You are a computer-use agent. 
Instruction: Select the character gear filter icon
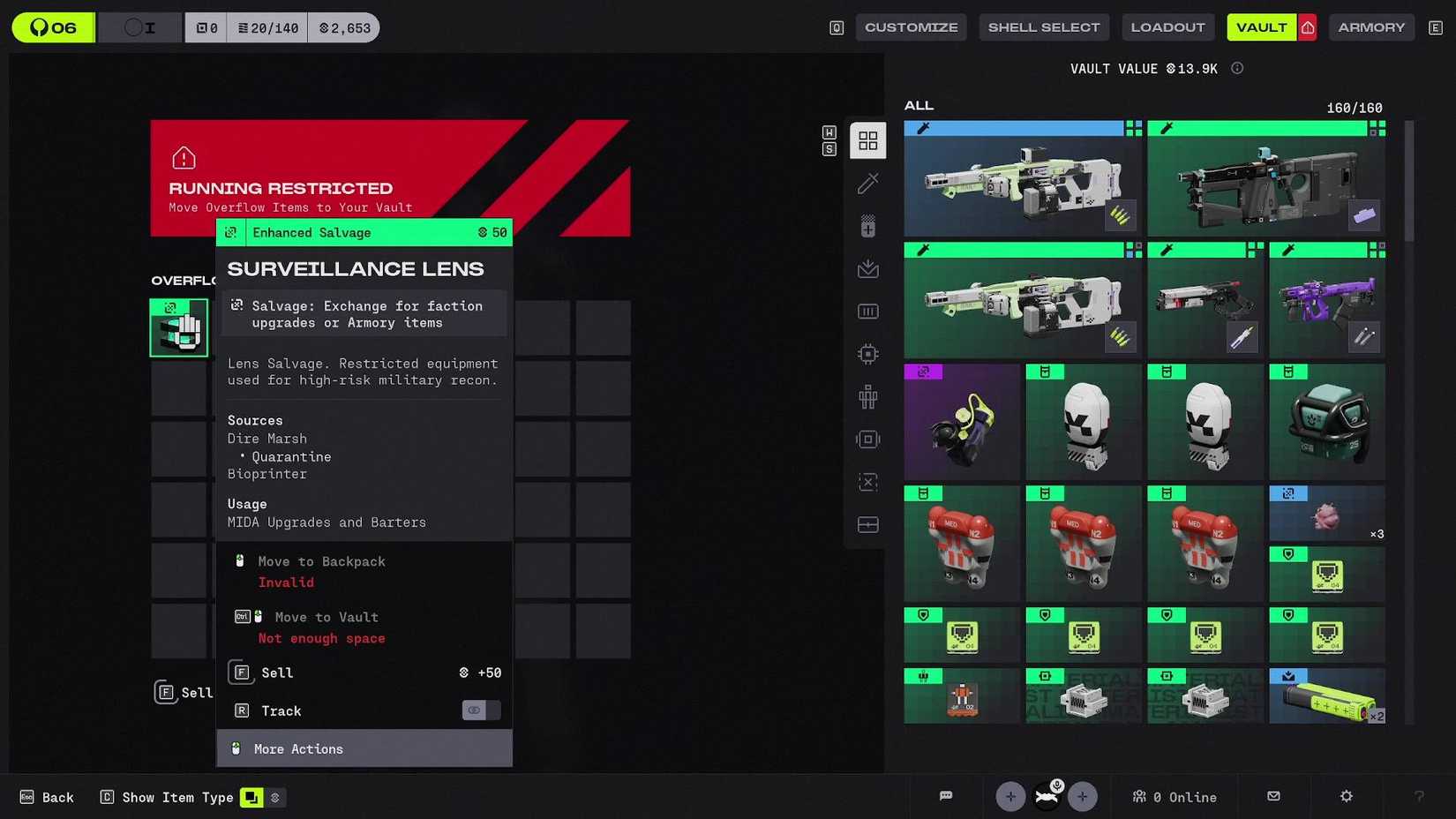coord(867,396)
